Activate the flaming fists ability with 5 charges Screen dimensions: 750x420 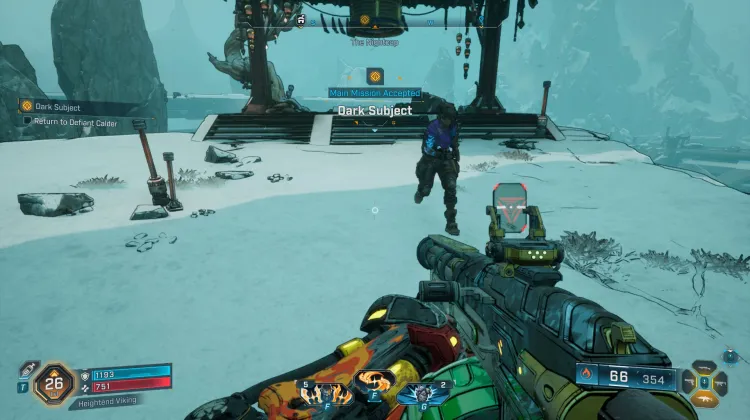(323, 392)
